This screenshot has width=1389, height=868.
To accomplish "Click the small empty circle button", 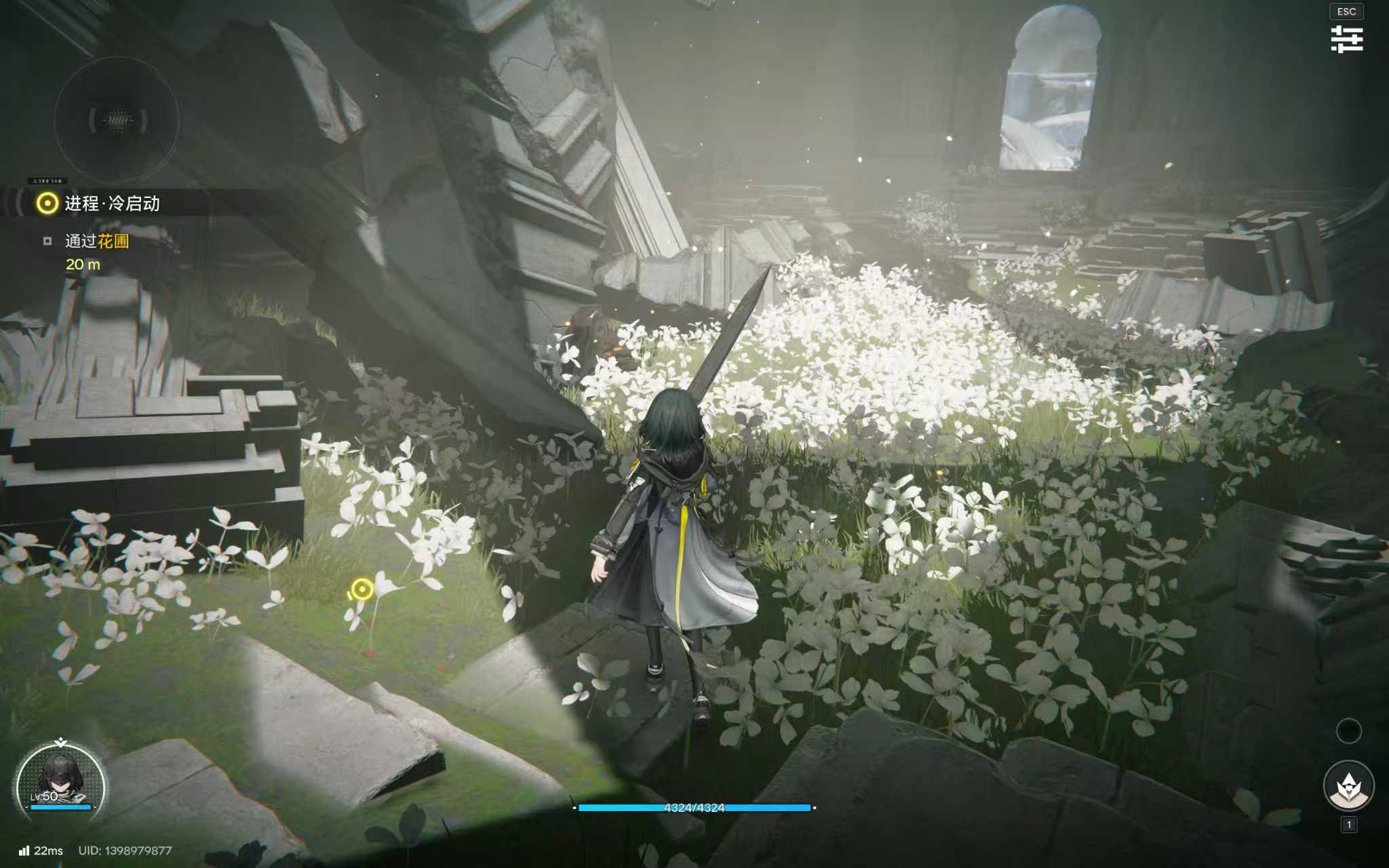I will point(1348,730).
